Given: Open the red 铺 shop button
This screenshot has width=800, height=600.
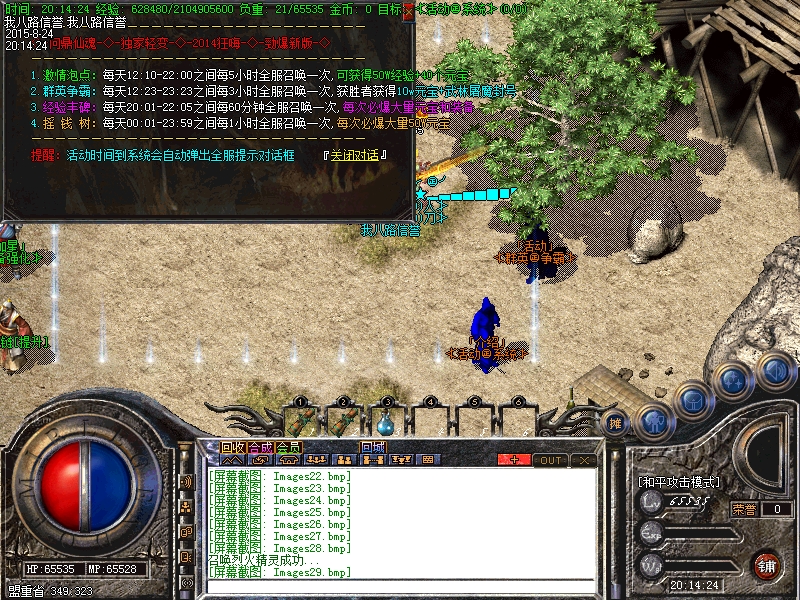Looking at the screenshot, I should 768,563.
